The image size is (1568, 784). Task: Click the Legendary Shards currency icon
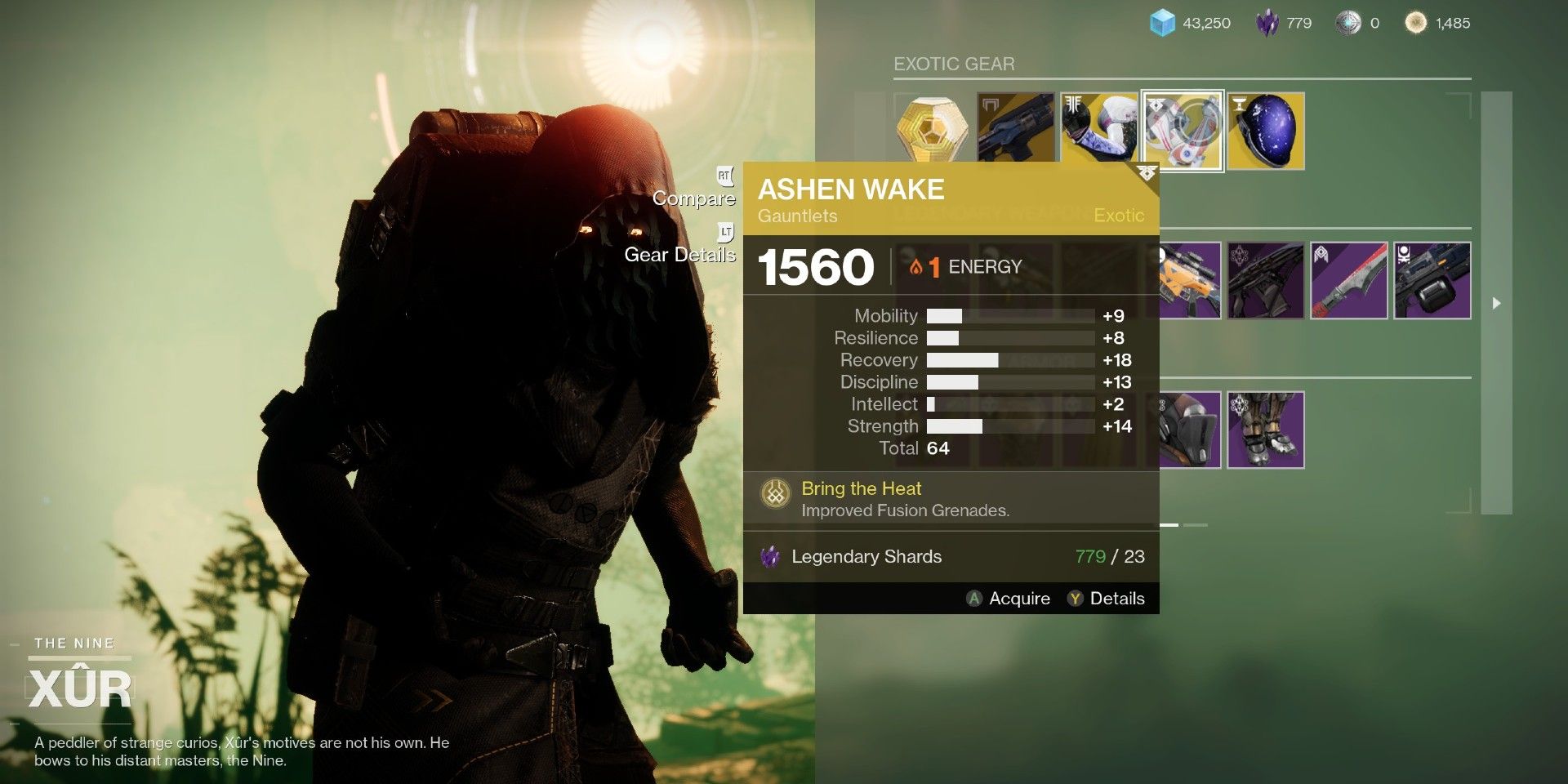pos(1267,23)
